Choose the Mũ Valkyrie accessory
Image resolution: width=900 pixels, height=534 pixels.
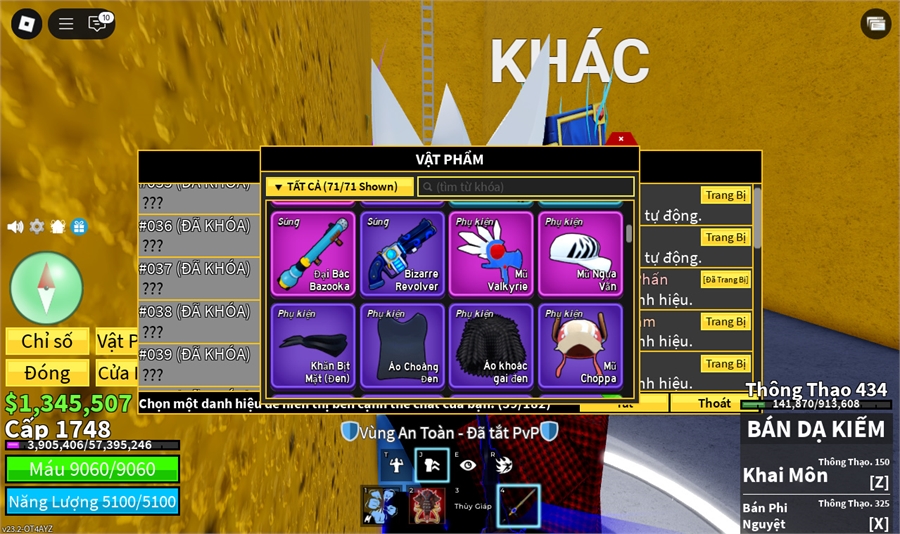click(x=491, y=254)
